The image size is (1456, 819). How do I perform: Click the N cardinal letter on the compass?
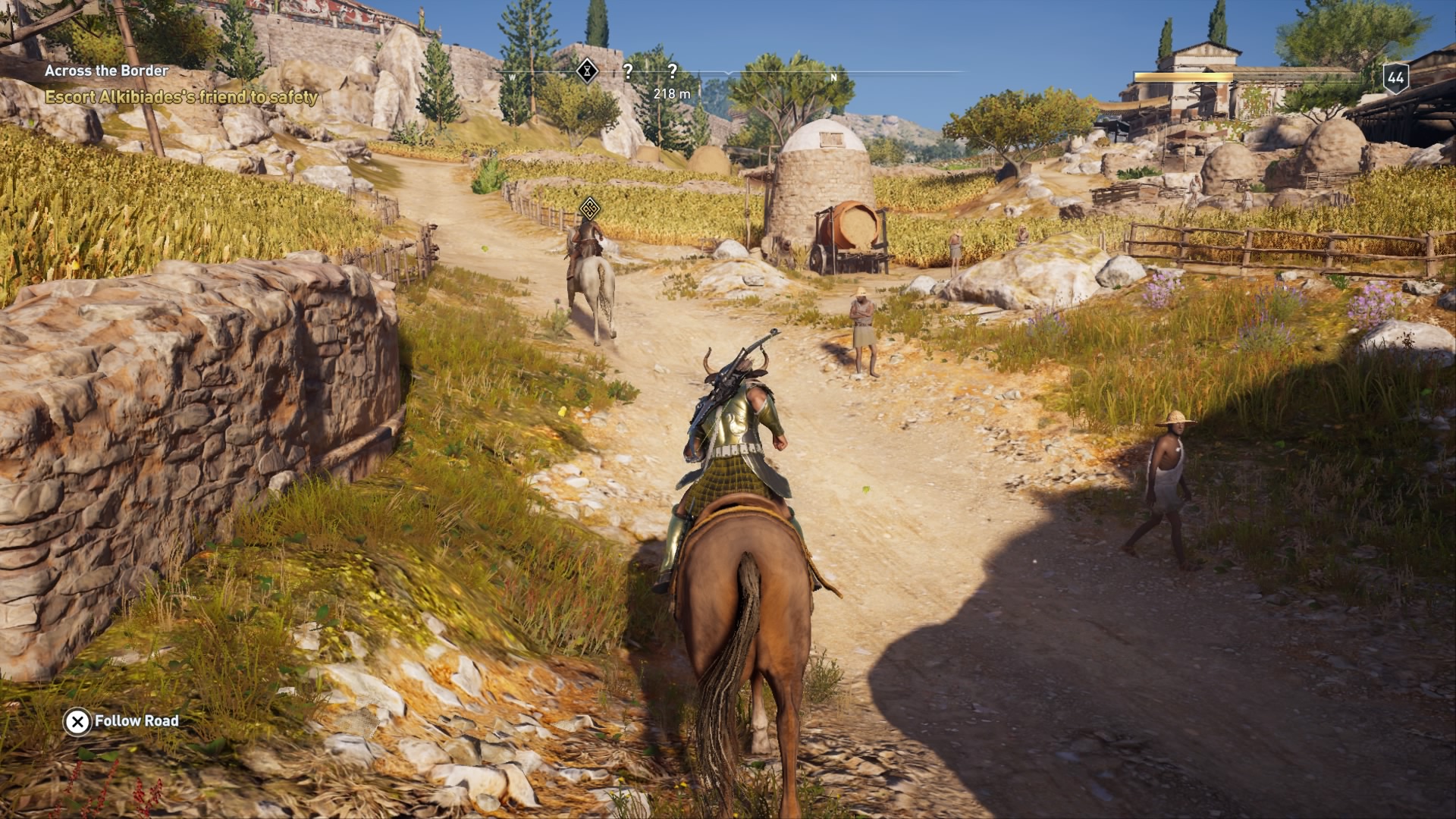pos(834,76)
